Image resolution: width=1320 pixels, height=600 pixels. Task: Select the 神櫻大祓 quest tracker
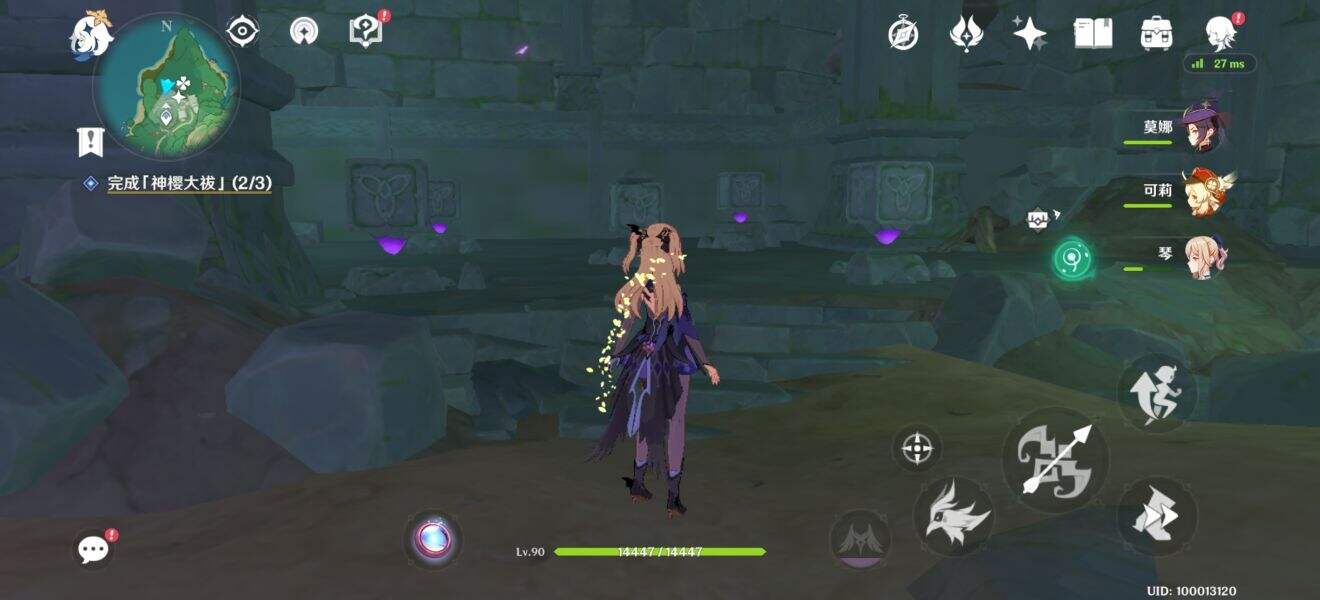tap(189, 183)
